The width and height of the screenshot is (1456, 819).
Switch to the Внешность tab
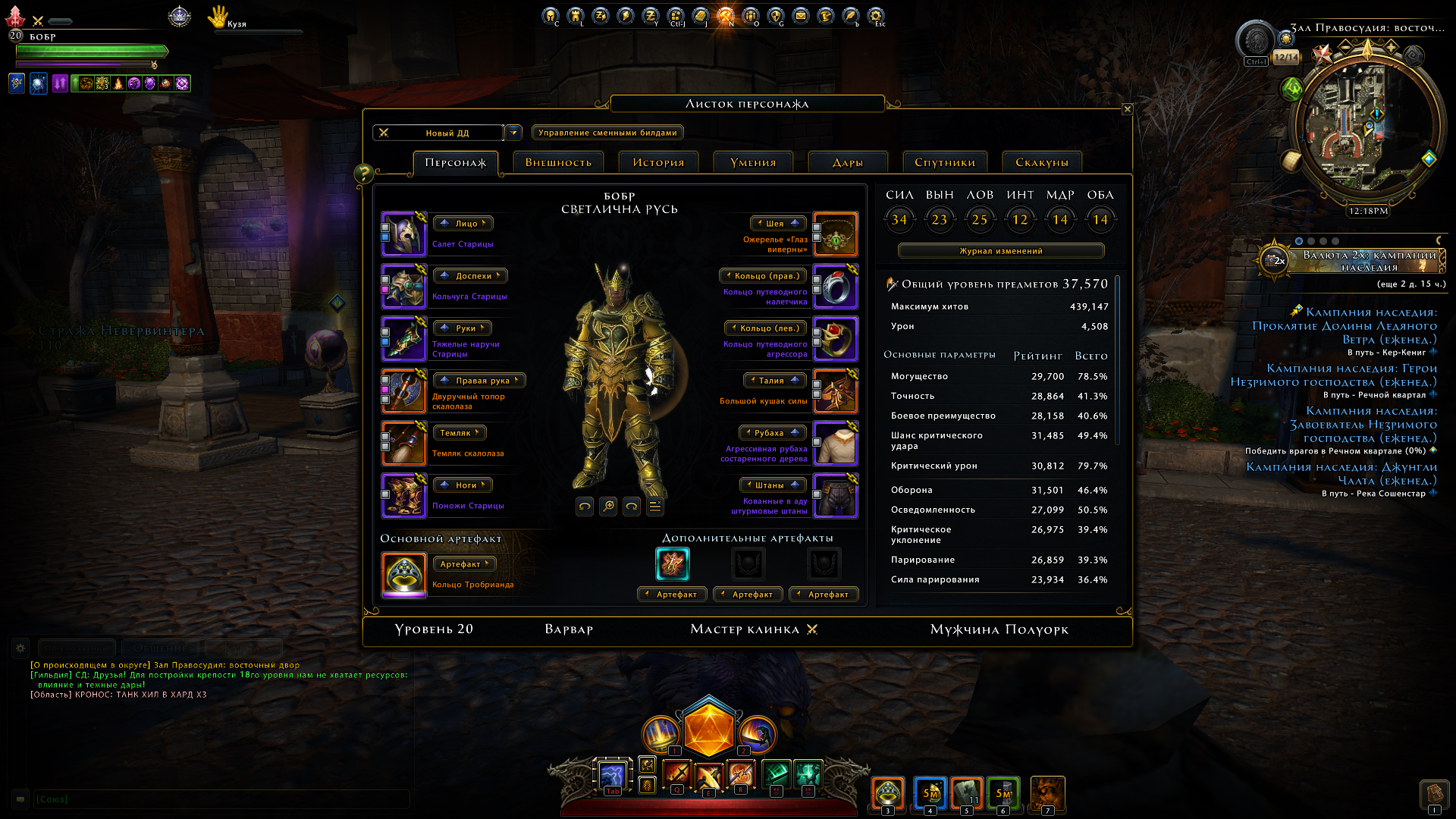coord(558,162)
